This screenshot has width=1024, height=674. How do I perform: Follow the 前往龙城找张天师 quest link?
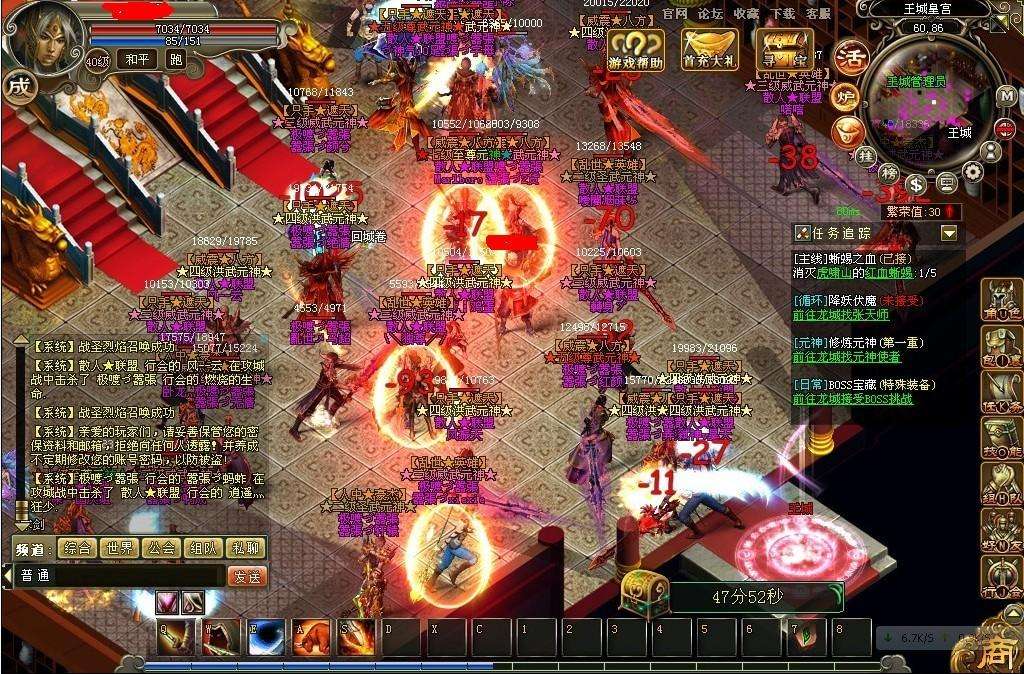(840, 315)
